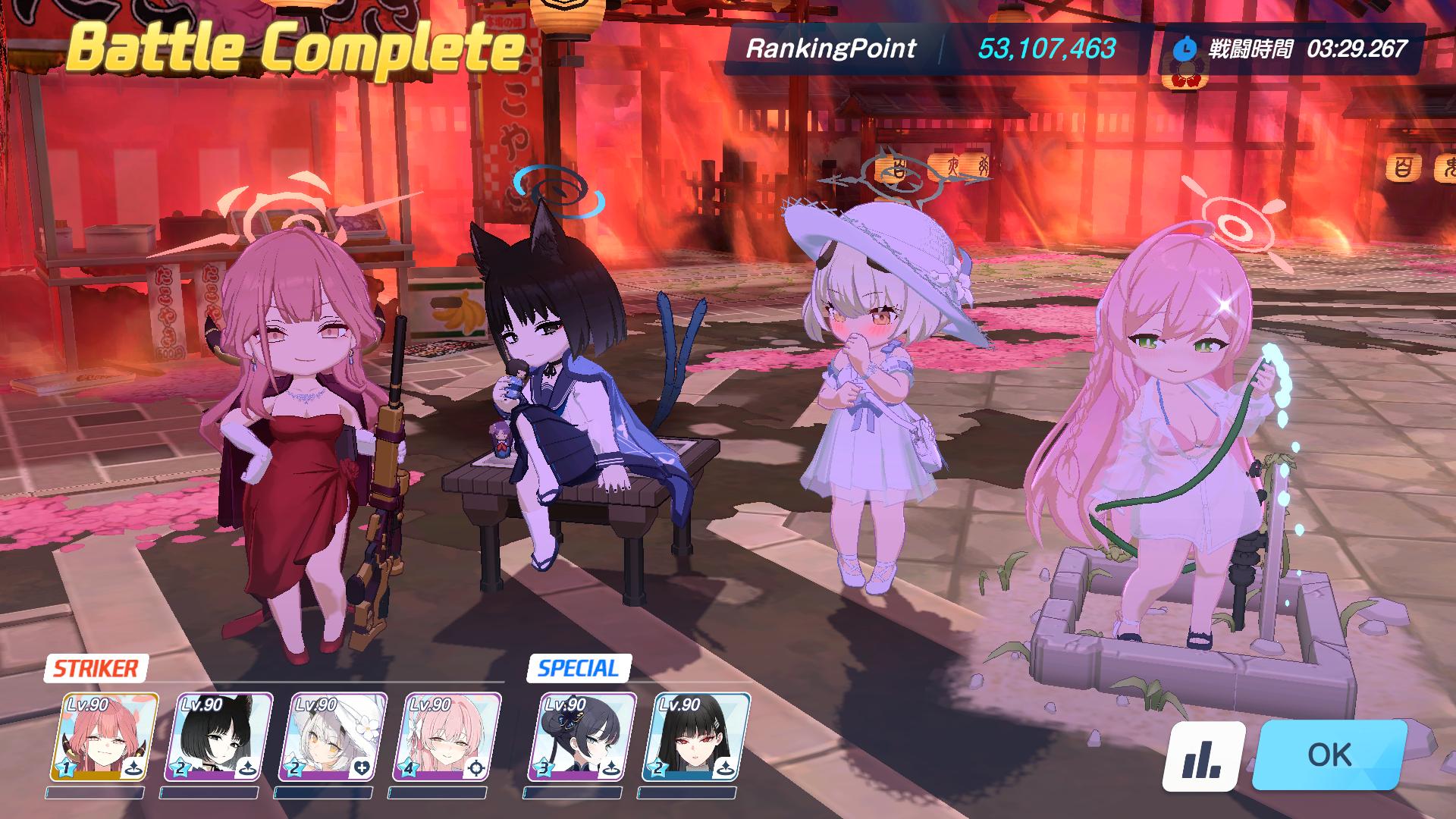This screenshot has width=1456, height=819.
Task: Open the battle statistics bar-chart button
Action: tap(1203, 756)
